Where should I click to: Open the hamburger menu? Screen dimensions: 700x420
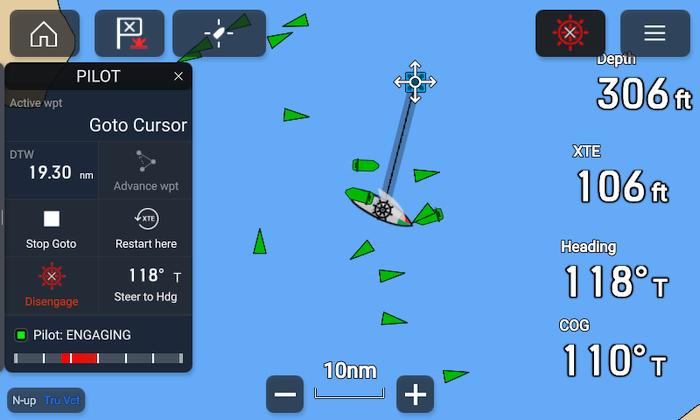click(x=655, y=33)
